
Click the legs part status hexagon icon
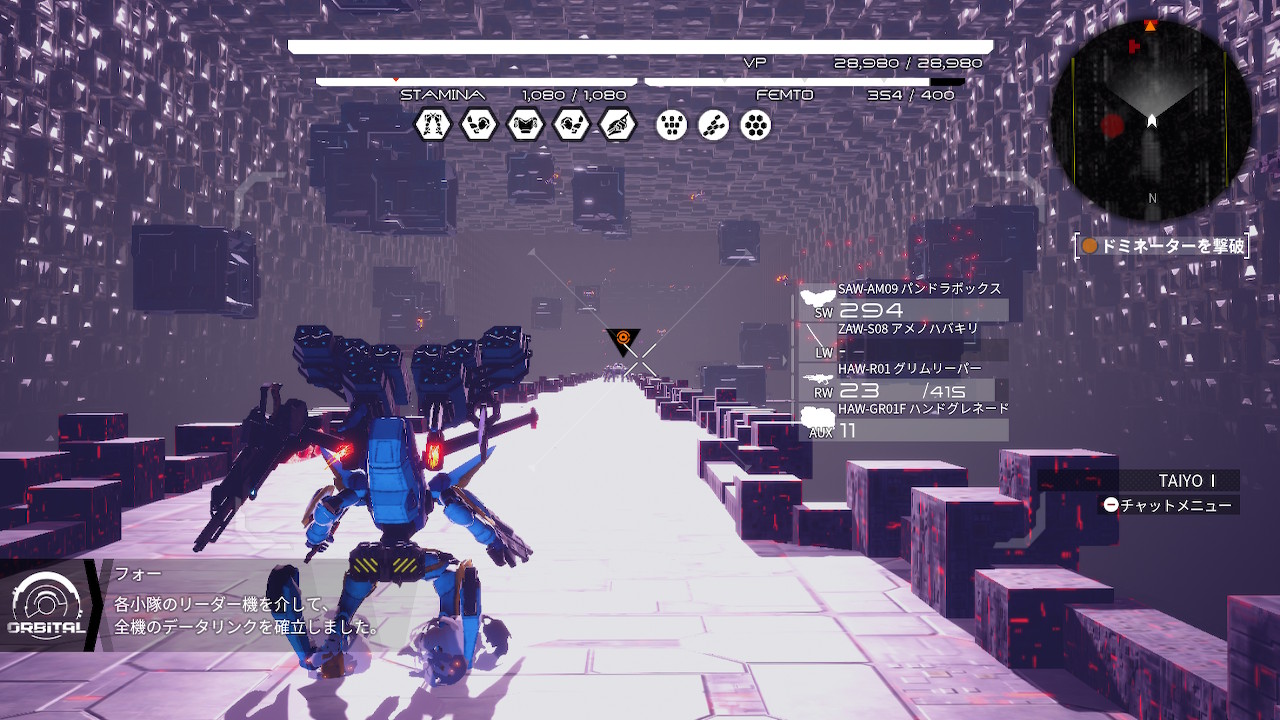pyautogui.click(x=433, y=125)
